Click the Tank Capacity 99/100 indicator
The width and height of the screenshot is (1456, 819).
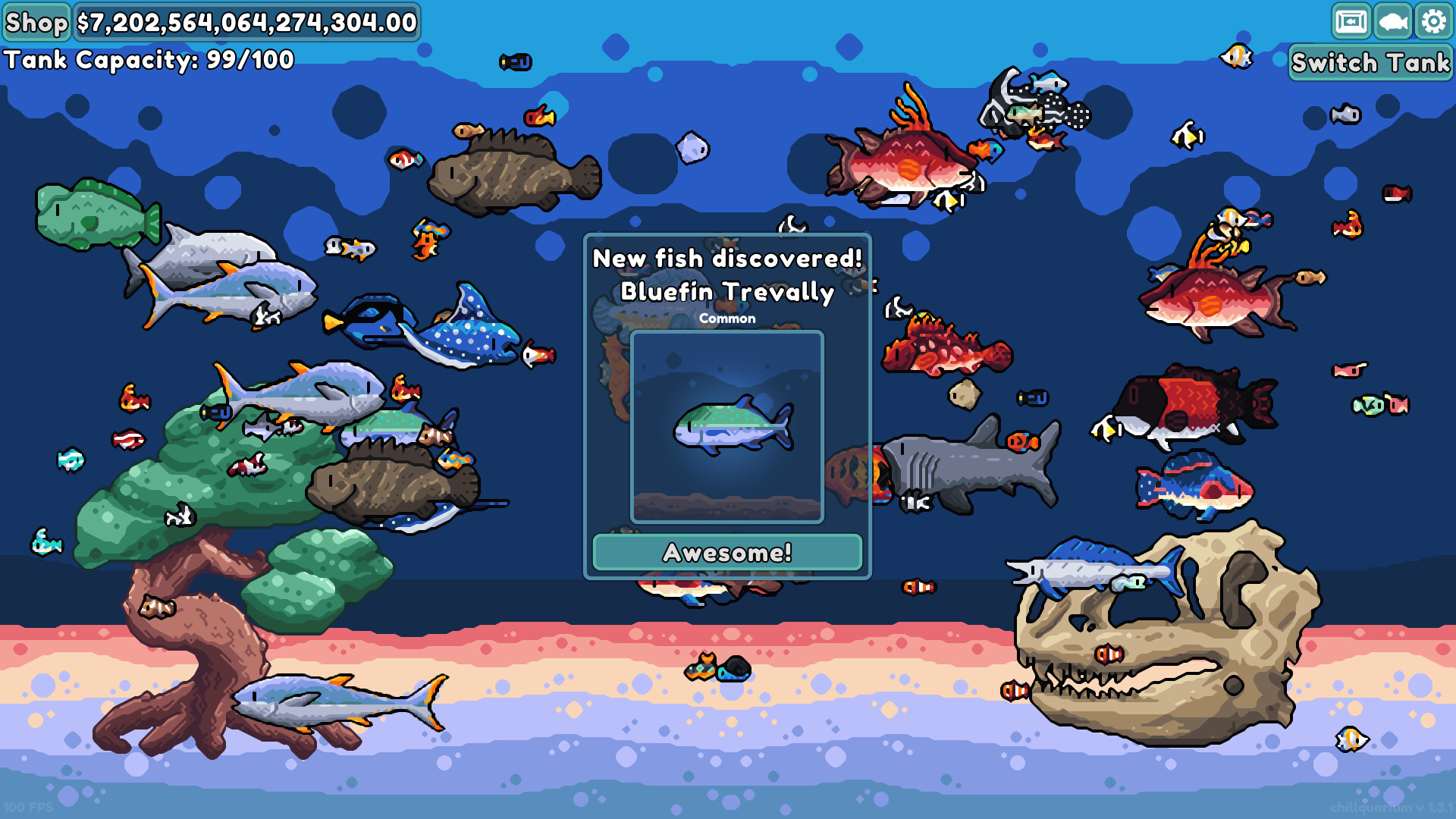tap(148, 59)
